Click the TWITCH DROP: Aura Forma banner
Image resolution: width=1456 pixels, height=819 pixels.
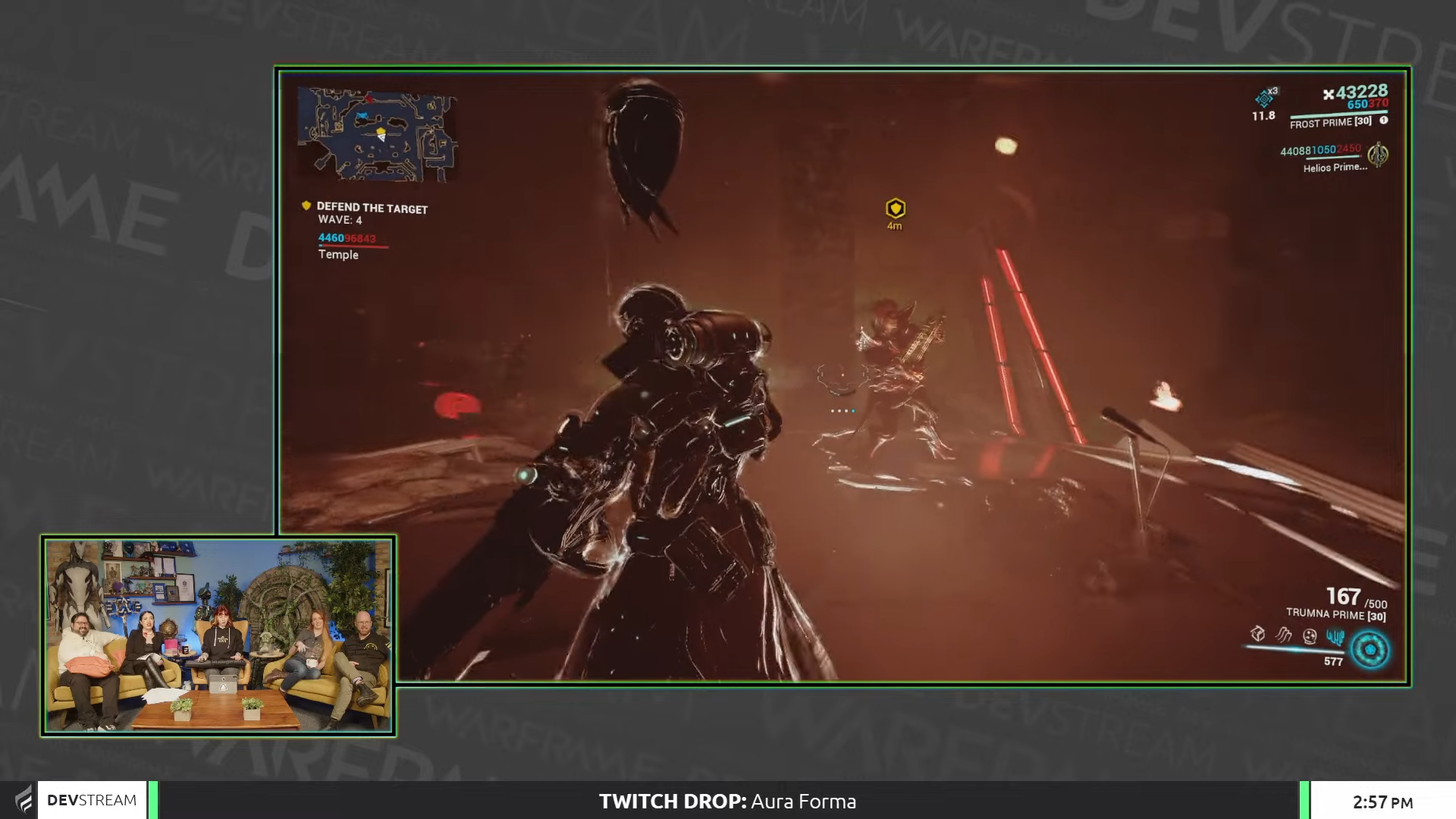727,801
